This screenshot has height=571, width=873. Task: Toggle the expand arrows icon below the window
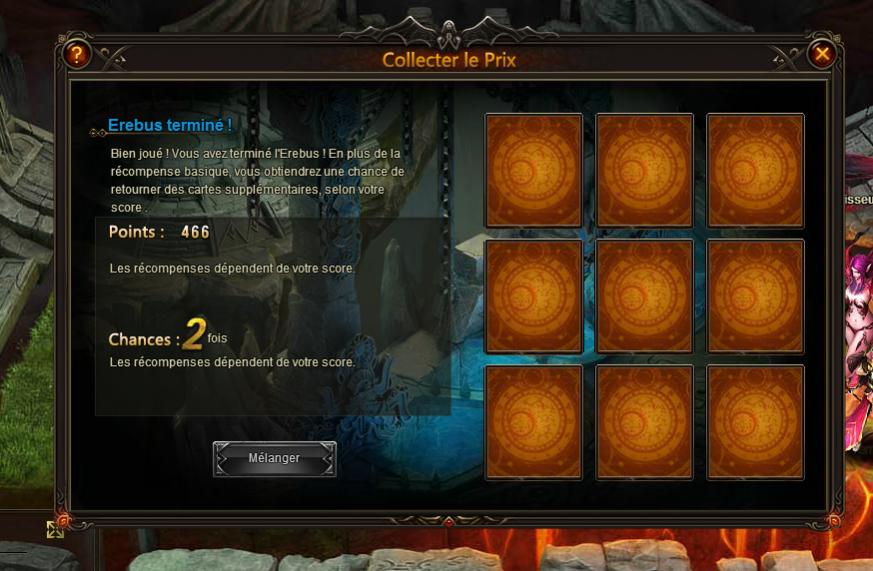55,529
